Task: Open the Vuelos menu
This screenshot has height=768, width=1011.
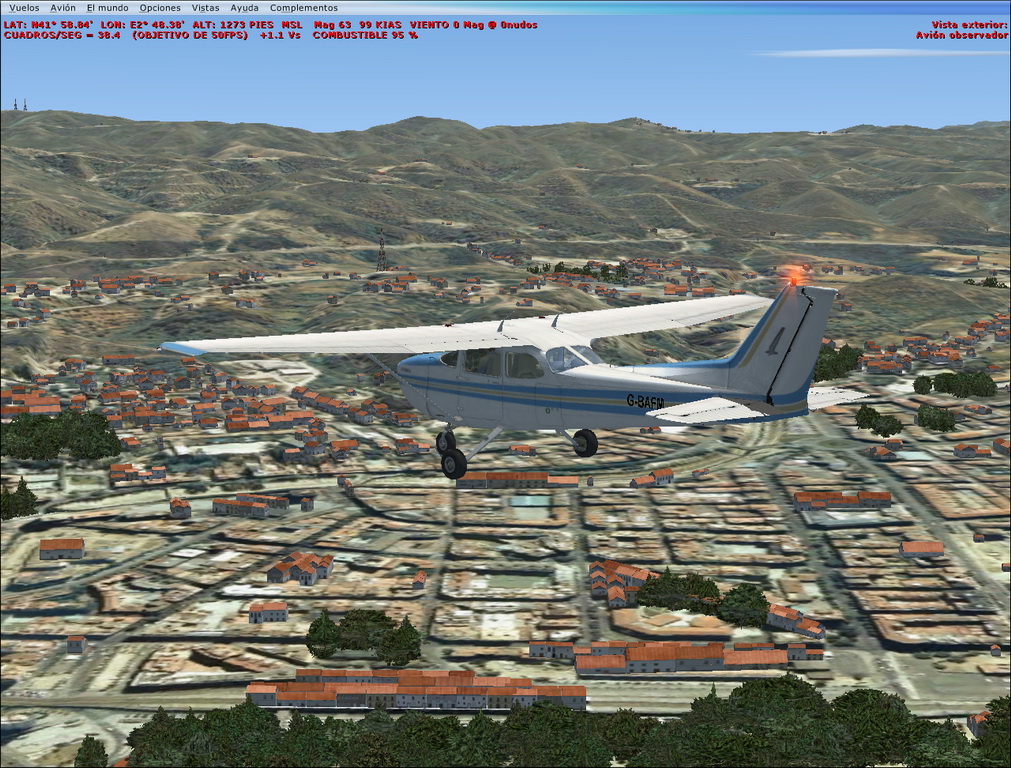Action: 24,8
